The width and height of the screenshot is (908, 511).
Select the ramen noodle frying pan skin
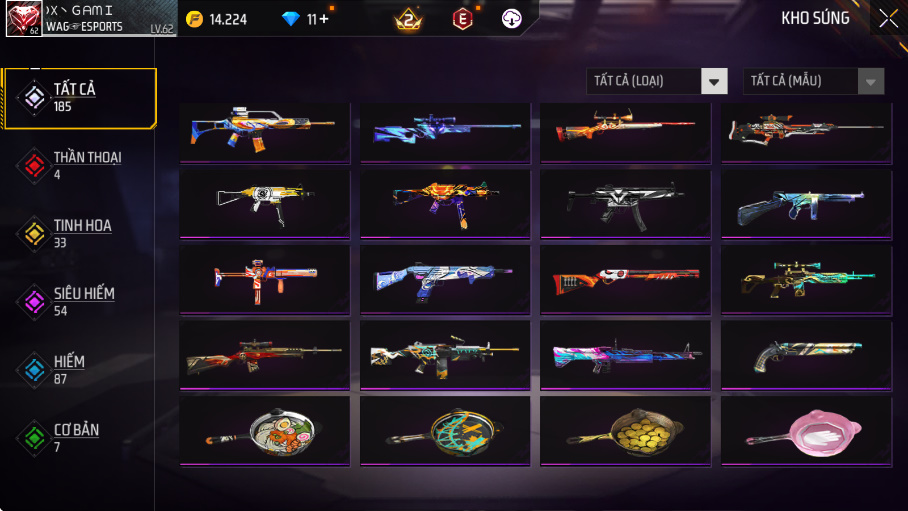pos(265,431)
